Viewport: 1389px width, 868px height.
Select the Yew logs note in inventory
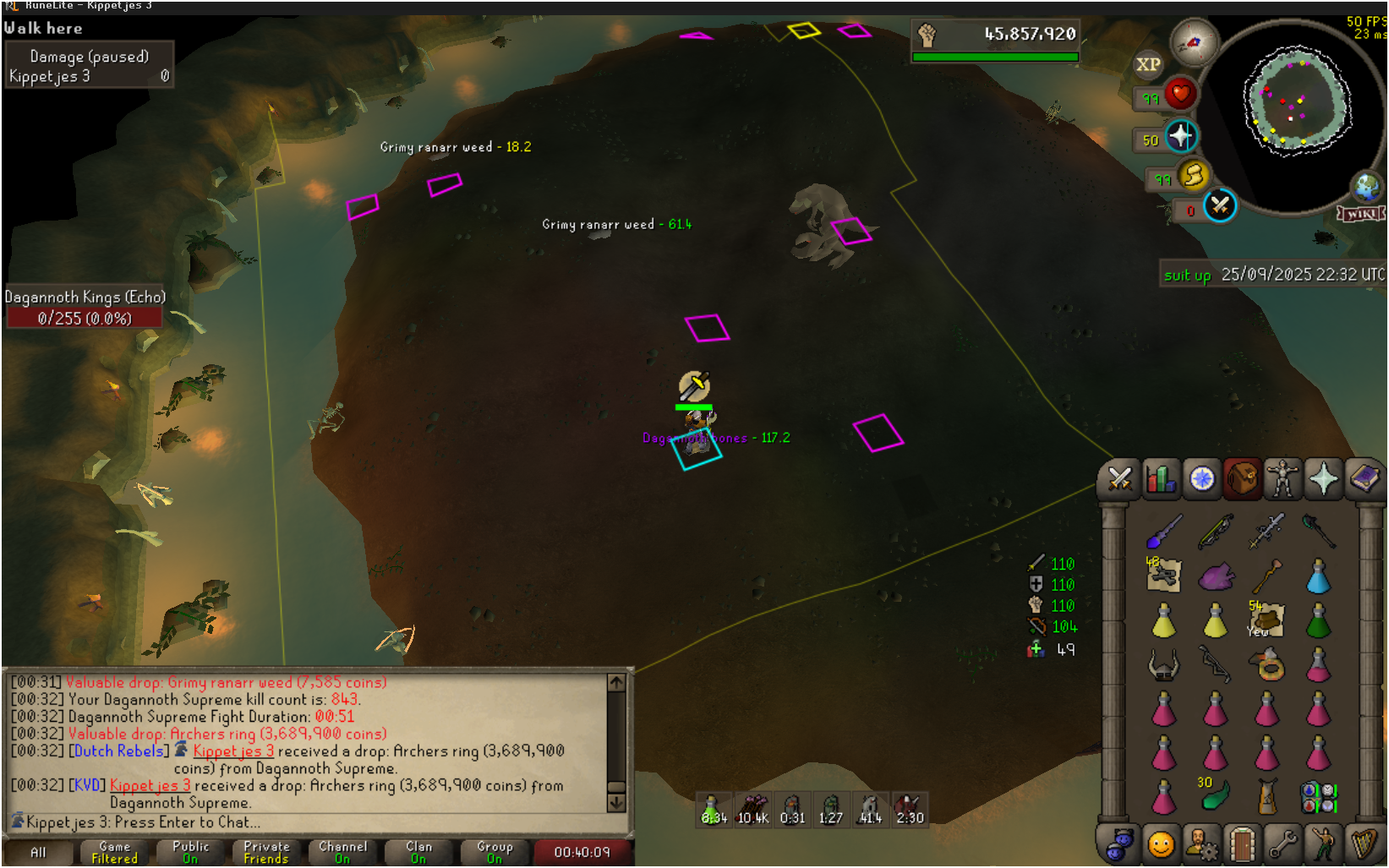[x=1266, y=620]
